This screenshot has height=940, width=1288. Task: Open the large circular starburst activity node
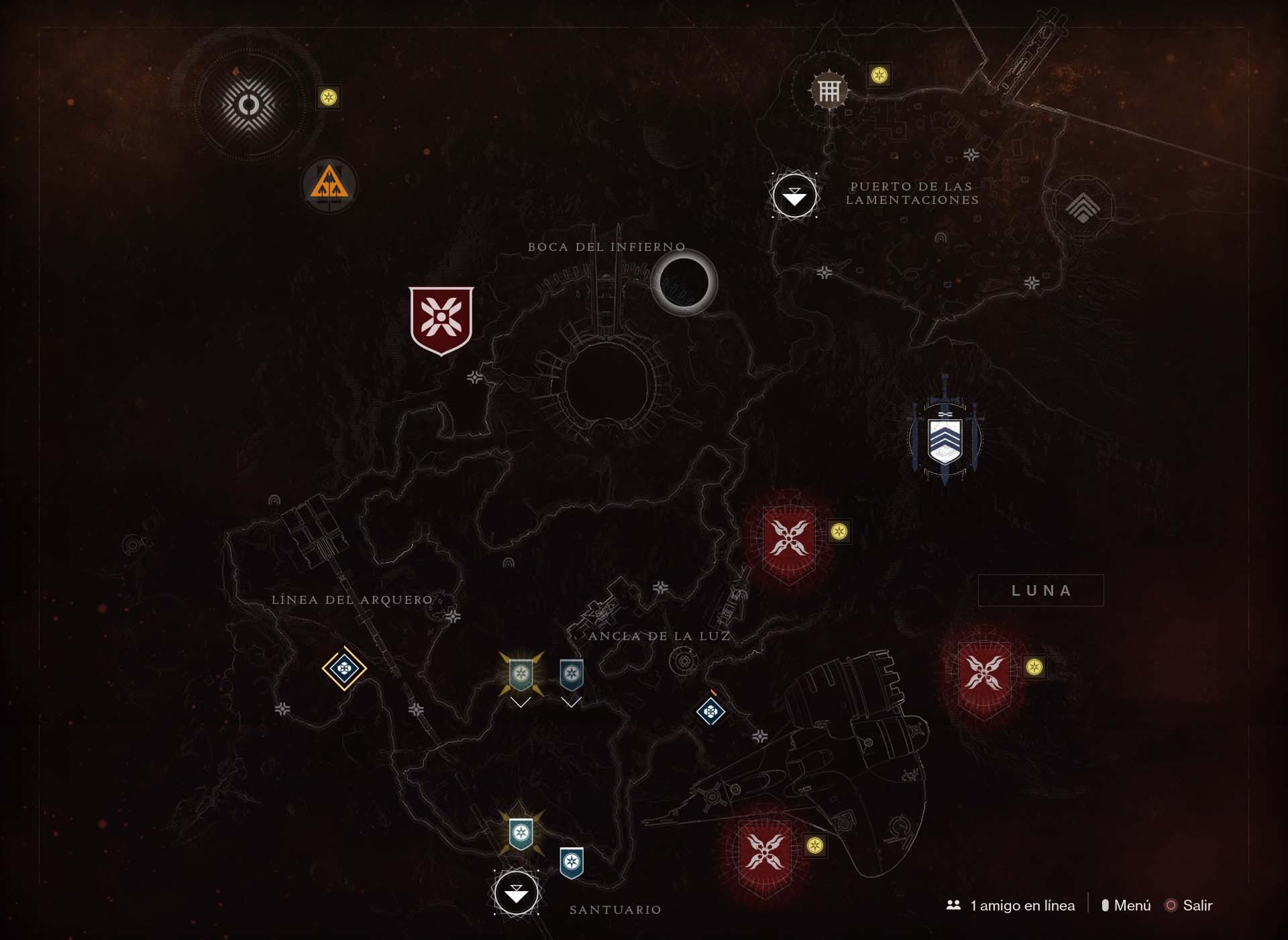[x=249, y=105]
